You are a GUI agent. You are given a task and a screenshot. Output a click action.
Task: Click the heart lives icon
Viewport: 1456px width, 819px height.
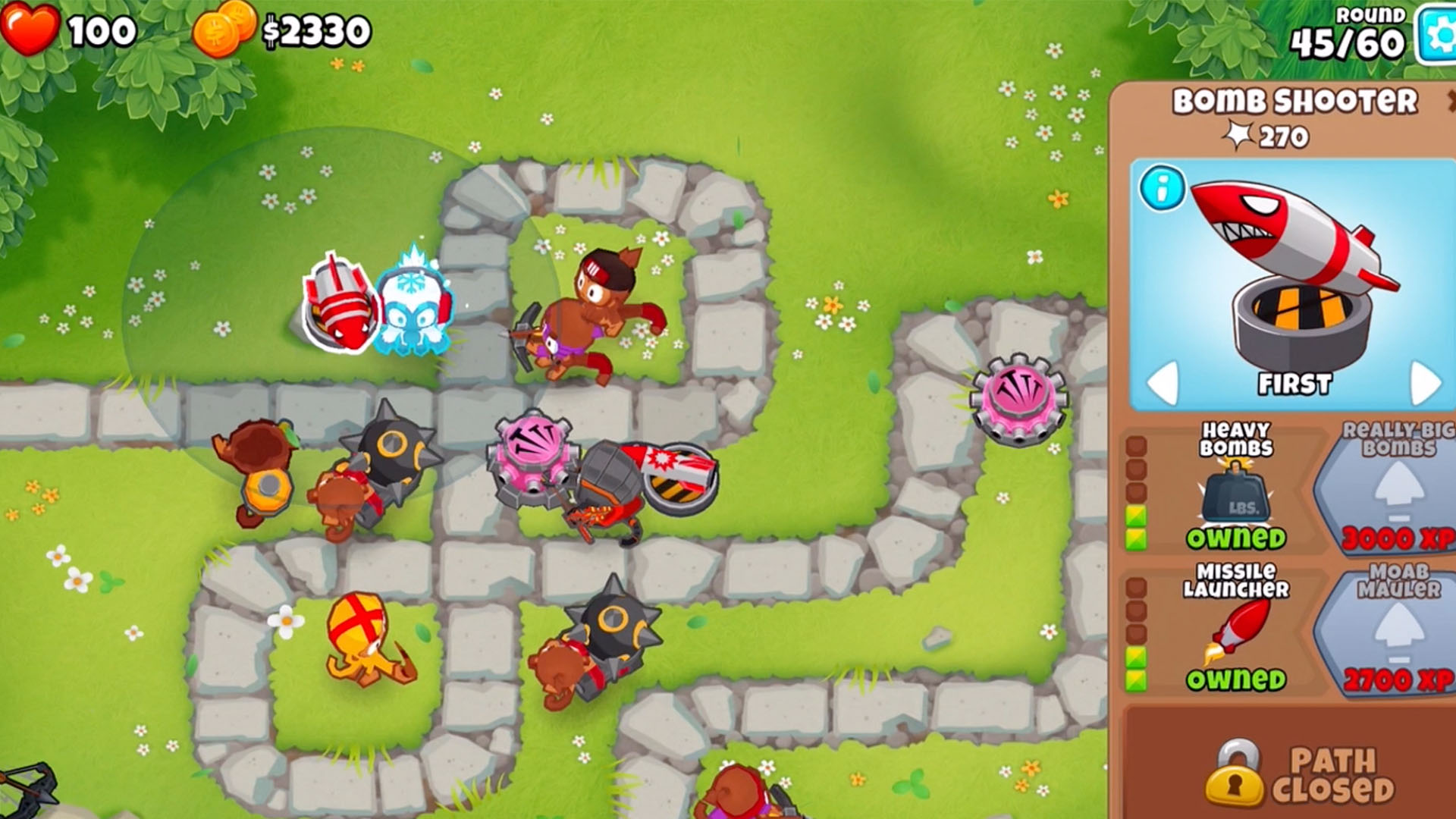[x=28, y=29]
